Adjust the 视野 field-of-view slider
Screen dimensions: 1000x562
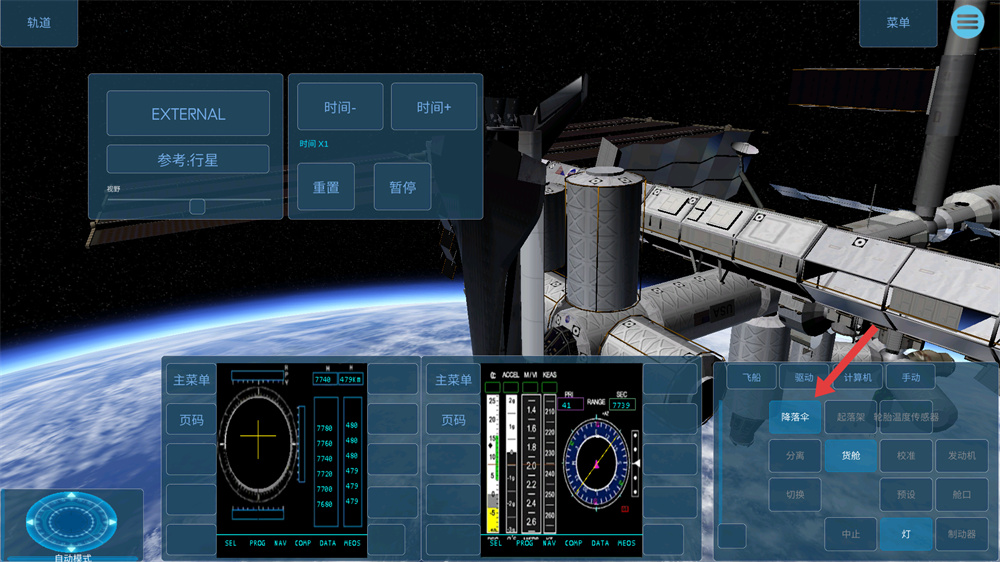point(197,206)
